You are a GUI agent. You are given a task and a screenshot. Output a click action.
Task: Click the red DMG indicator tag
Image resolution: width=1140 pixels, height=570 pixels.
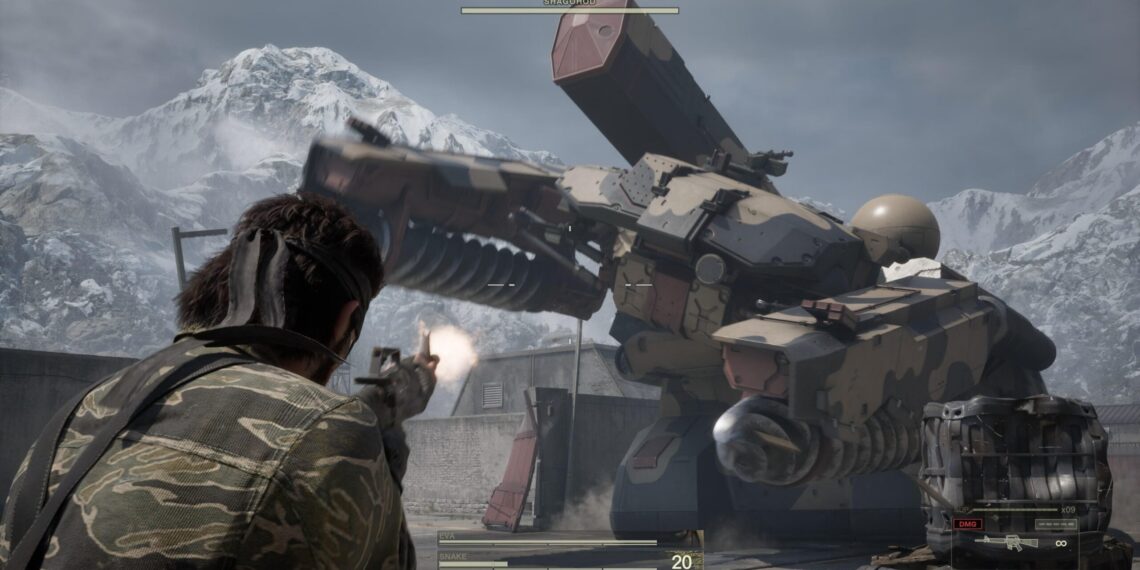967,524
